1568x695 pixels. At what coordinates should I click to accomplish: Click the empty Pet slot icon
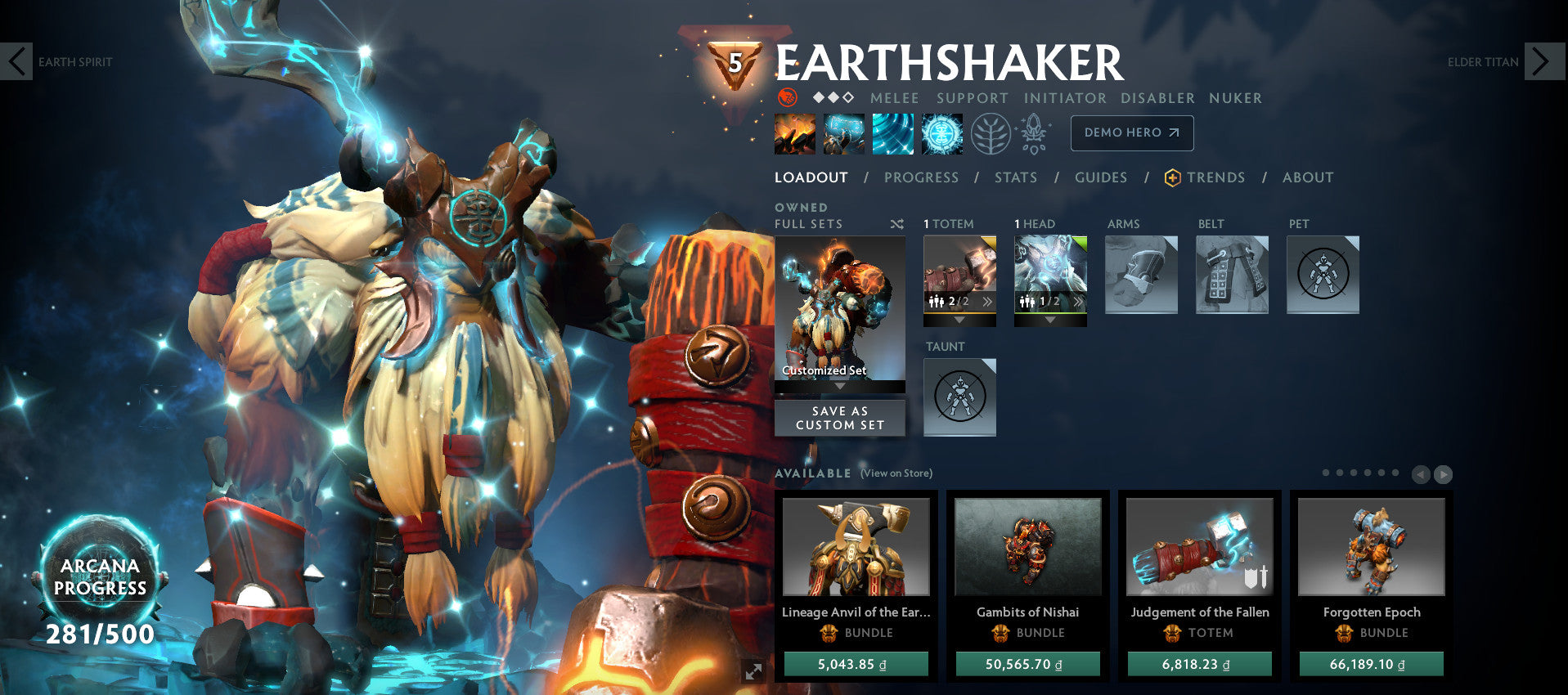click(x=1322, y=274)
